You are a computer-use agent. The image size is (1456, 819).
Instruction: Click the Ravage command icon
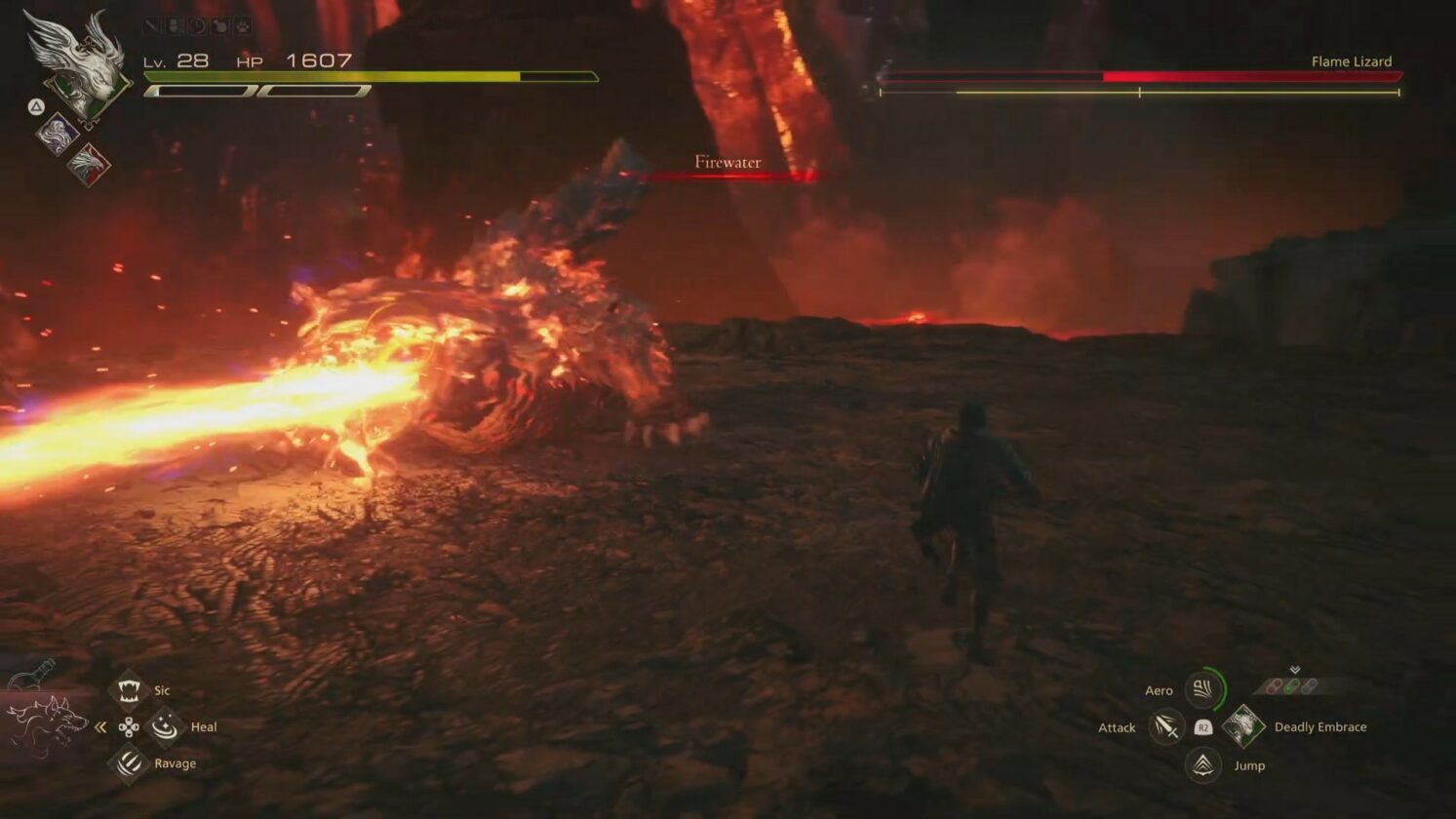(x=127, y=763)
